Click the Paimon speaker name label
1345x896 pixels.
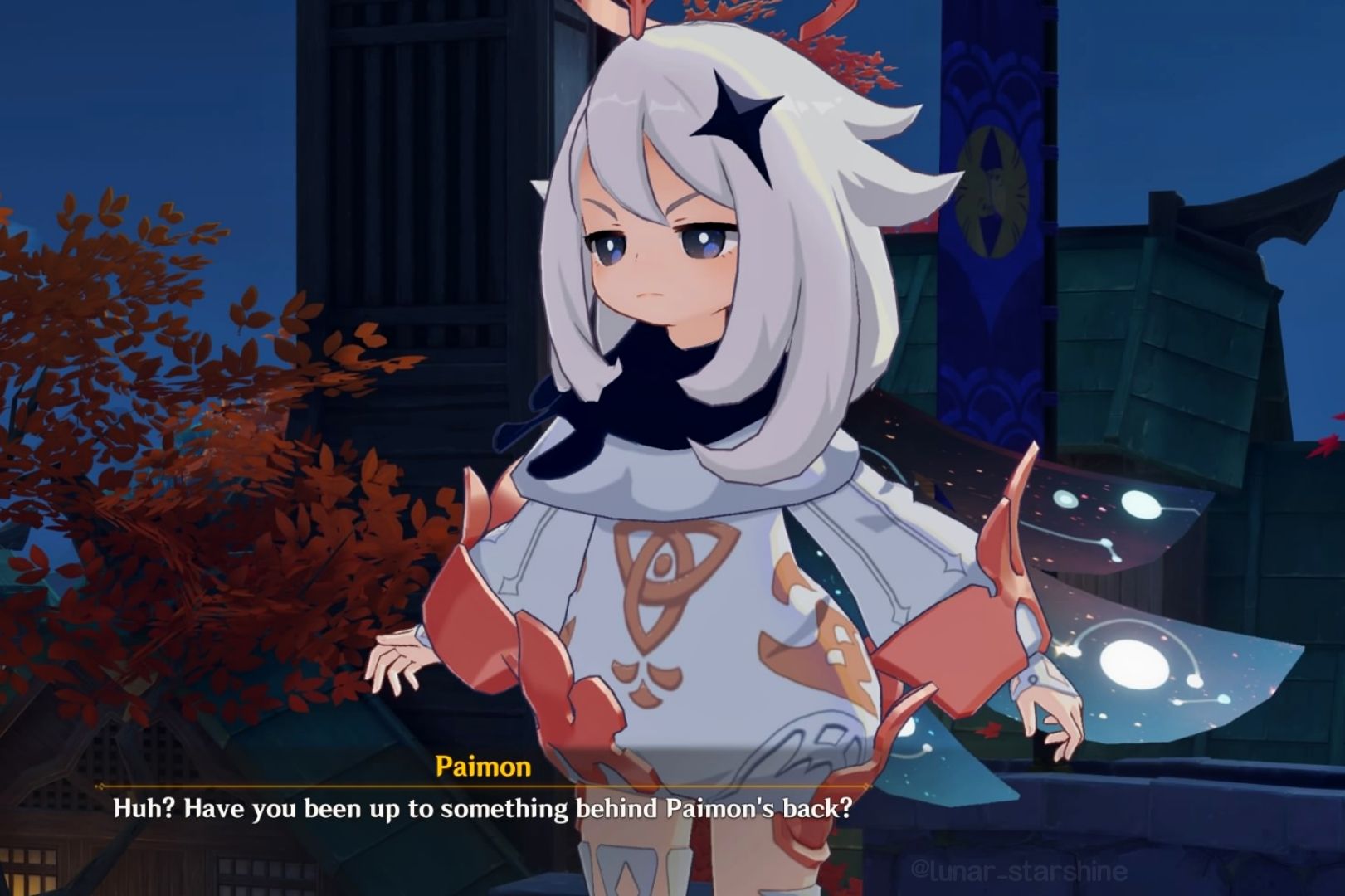pos(485,768)
